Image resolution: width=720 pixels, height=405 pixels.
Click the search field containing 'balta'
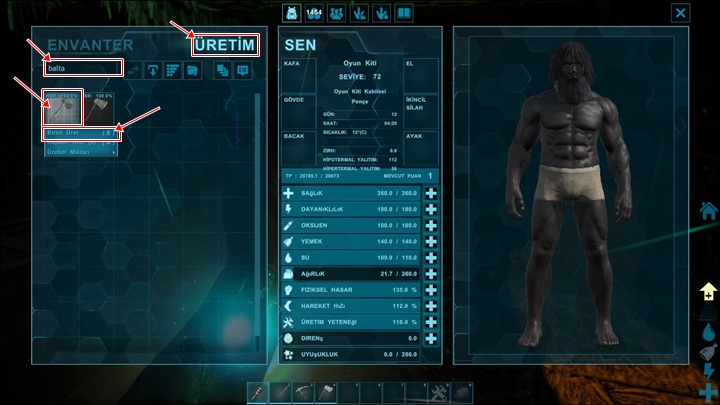point(83,68)
